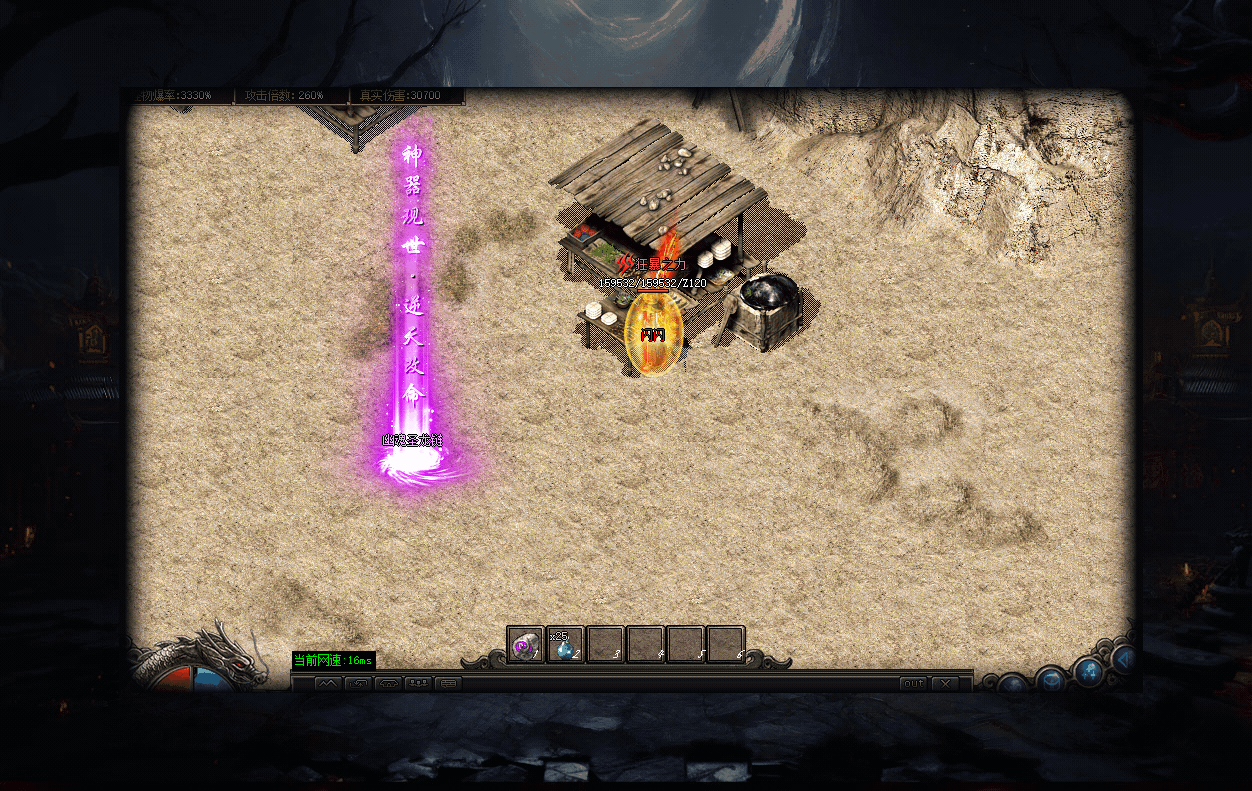Click the speech-box icon on chat bar
1252x791 pixels.
[448, 684]
